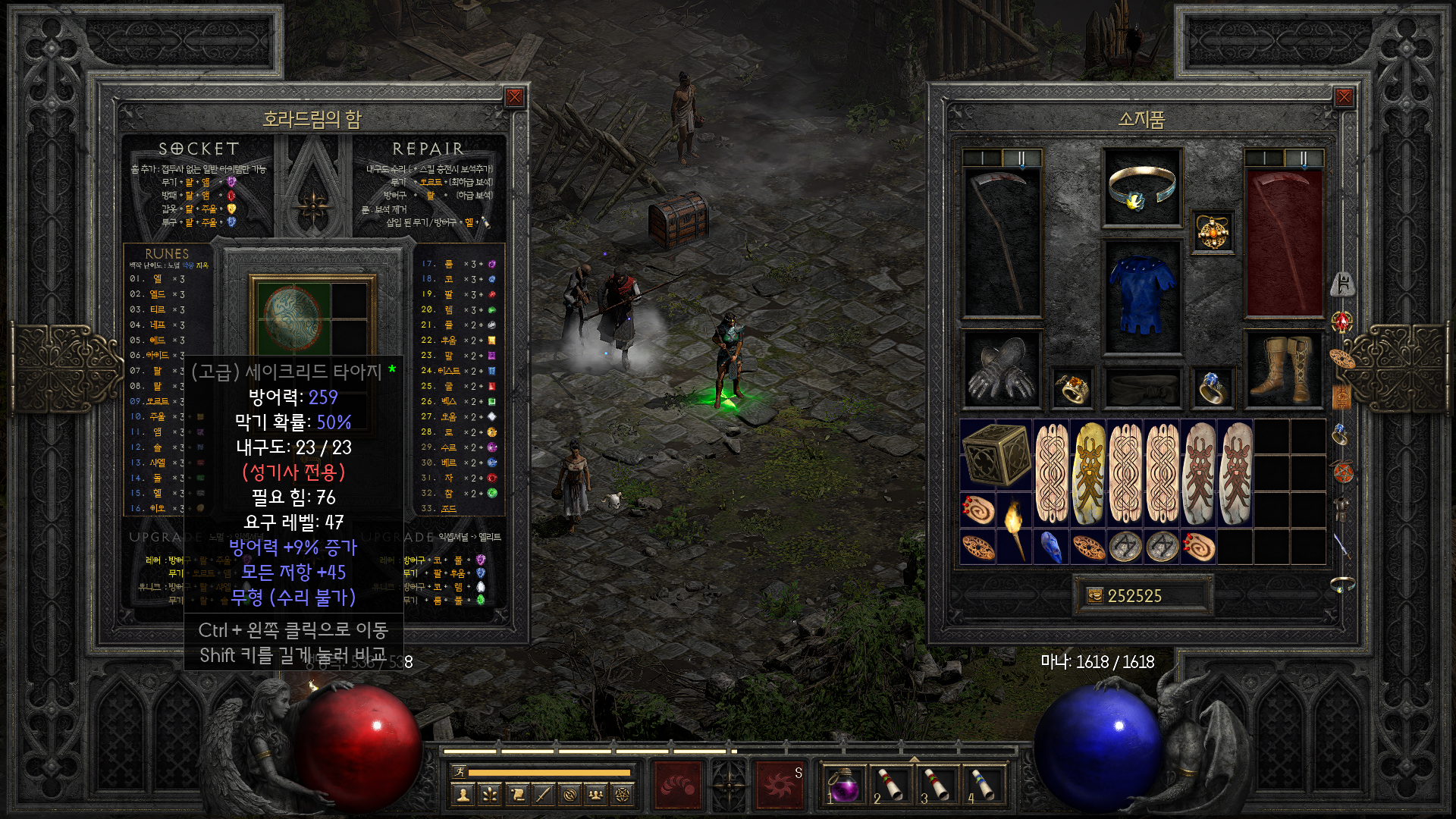The image size is (1456, 819).
Task: Select the blue body armor slot
Action: tap(1141, 296)
